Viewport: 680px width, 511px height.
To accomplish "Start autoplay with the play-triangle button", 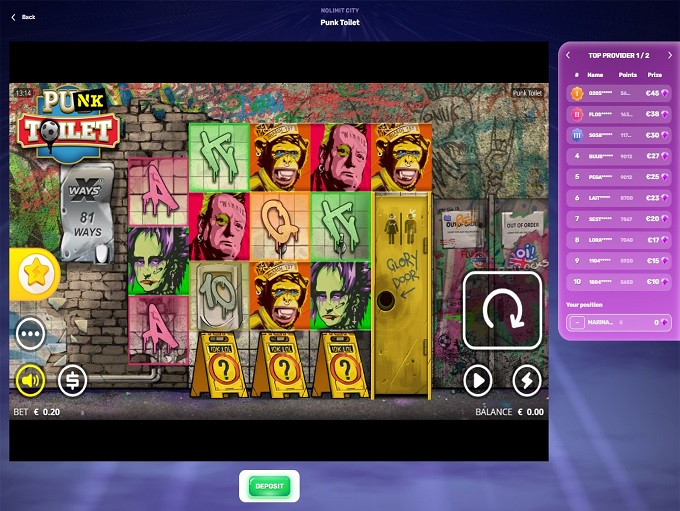I will click(x=478, y=380).
